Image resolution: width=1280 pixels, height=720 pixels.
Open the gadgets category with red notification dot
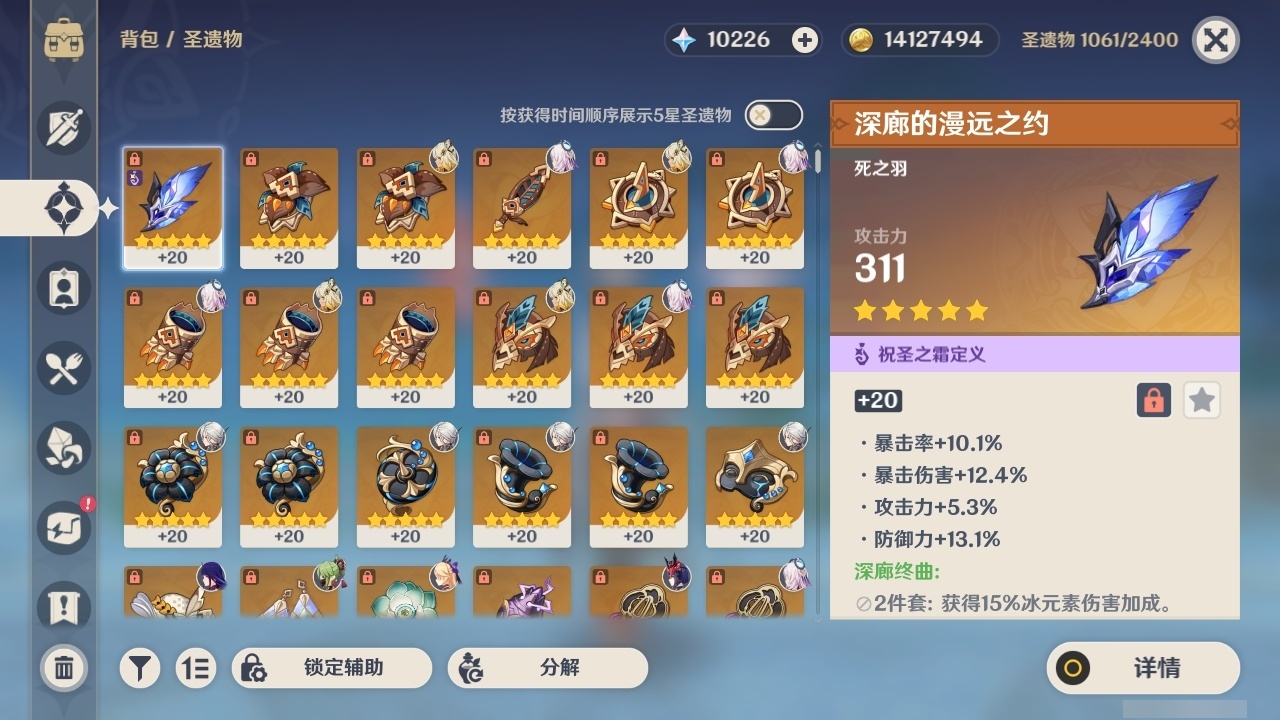pos(62,528)
